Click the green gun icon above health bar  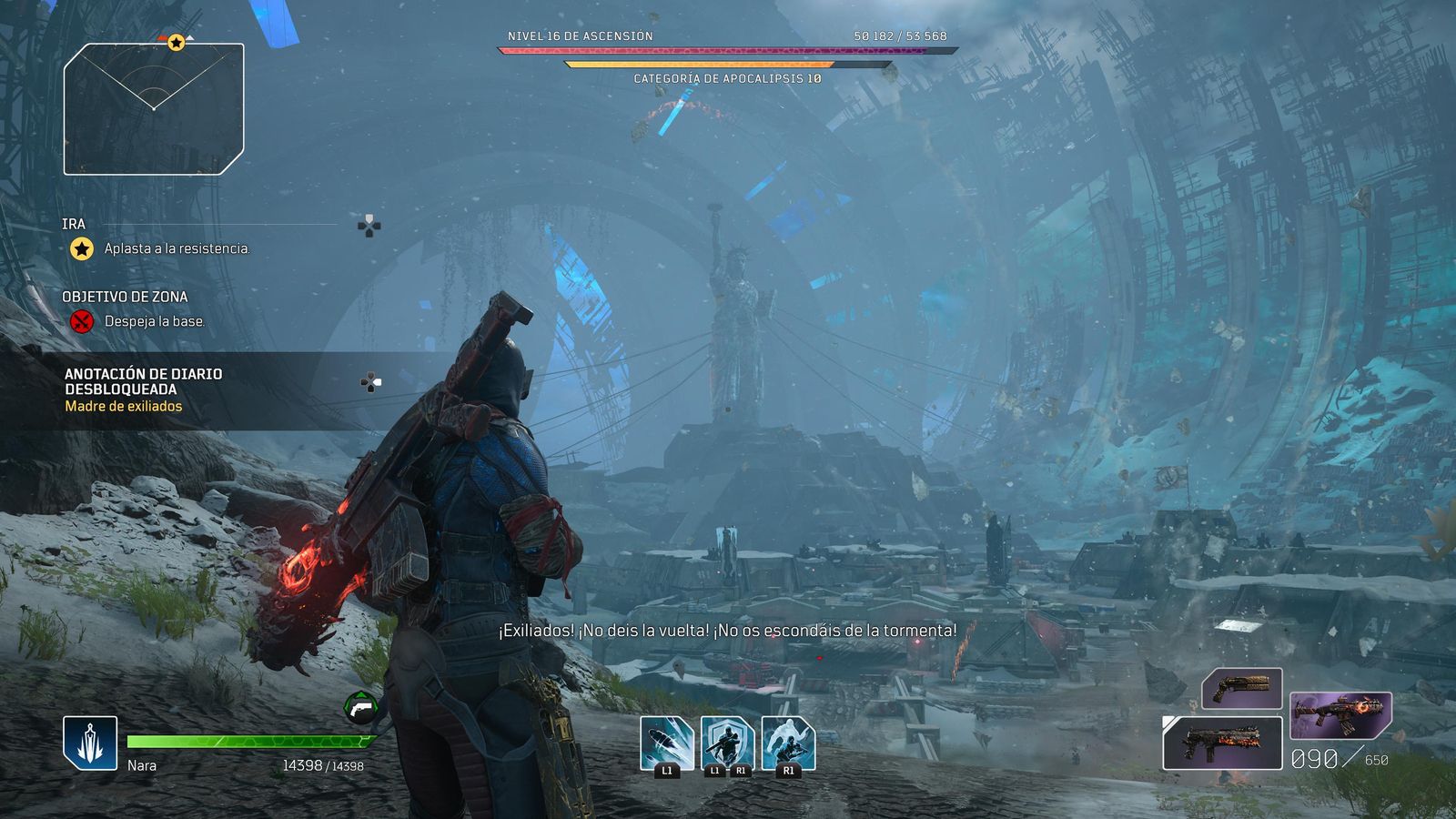point(361,707)
